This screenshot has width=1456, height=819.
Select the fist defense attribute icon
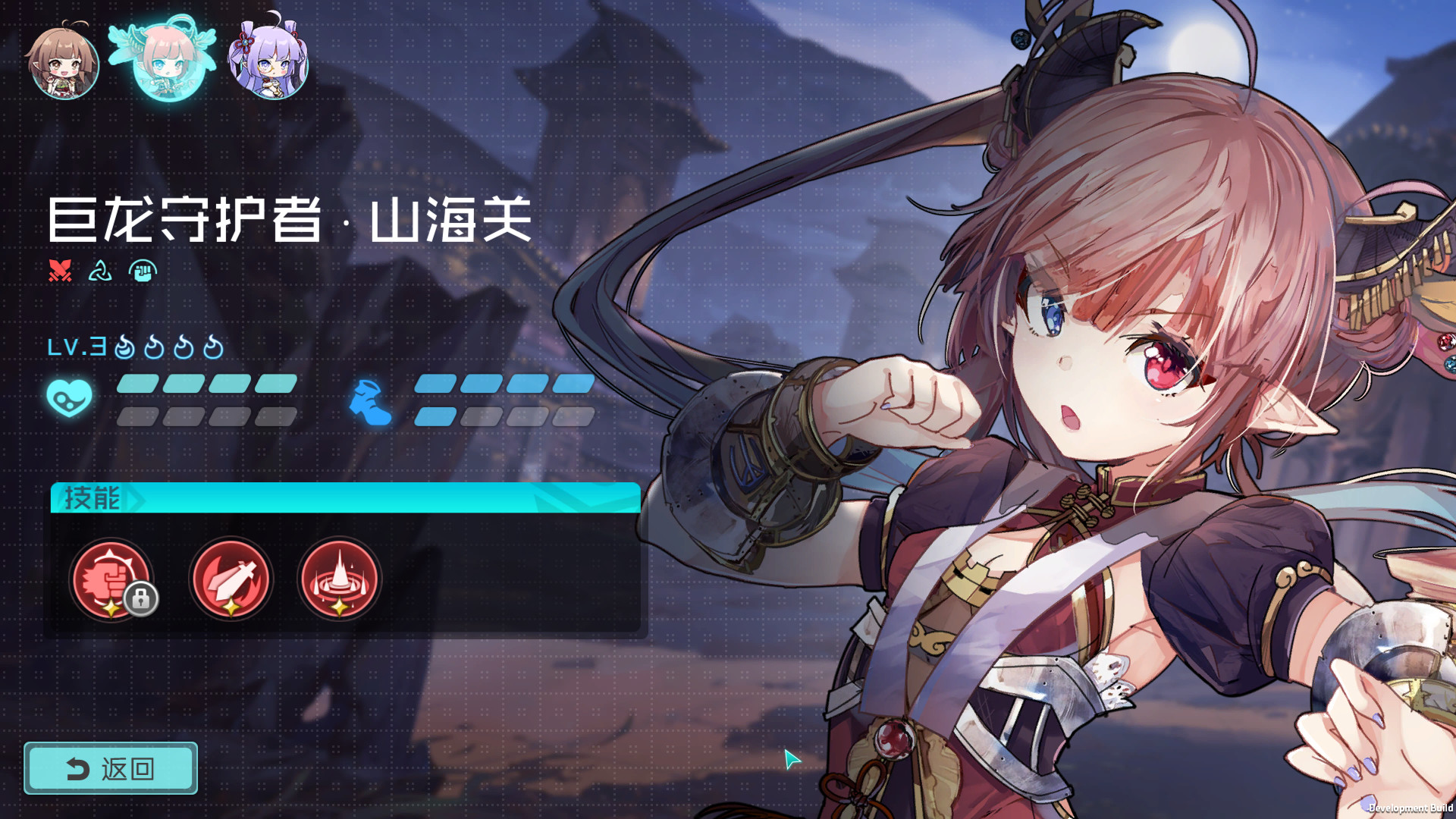144,270
